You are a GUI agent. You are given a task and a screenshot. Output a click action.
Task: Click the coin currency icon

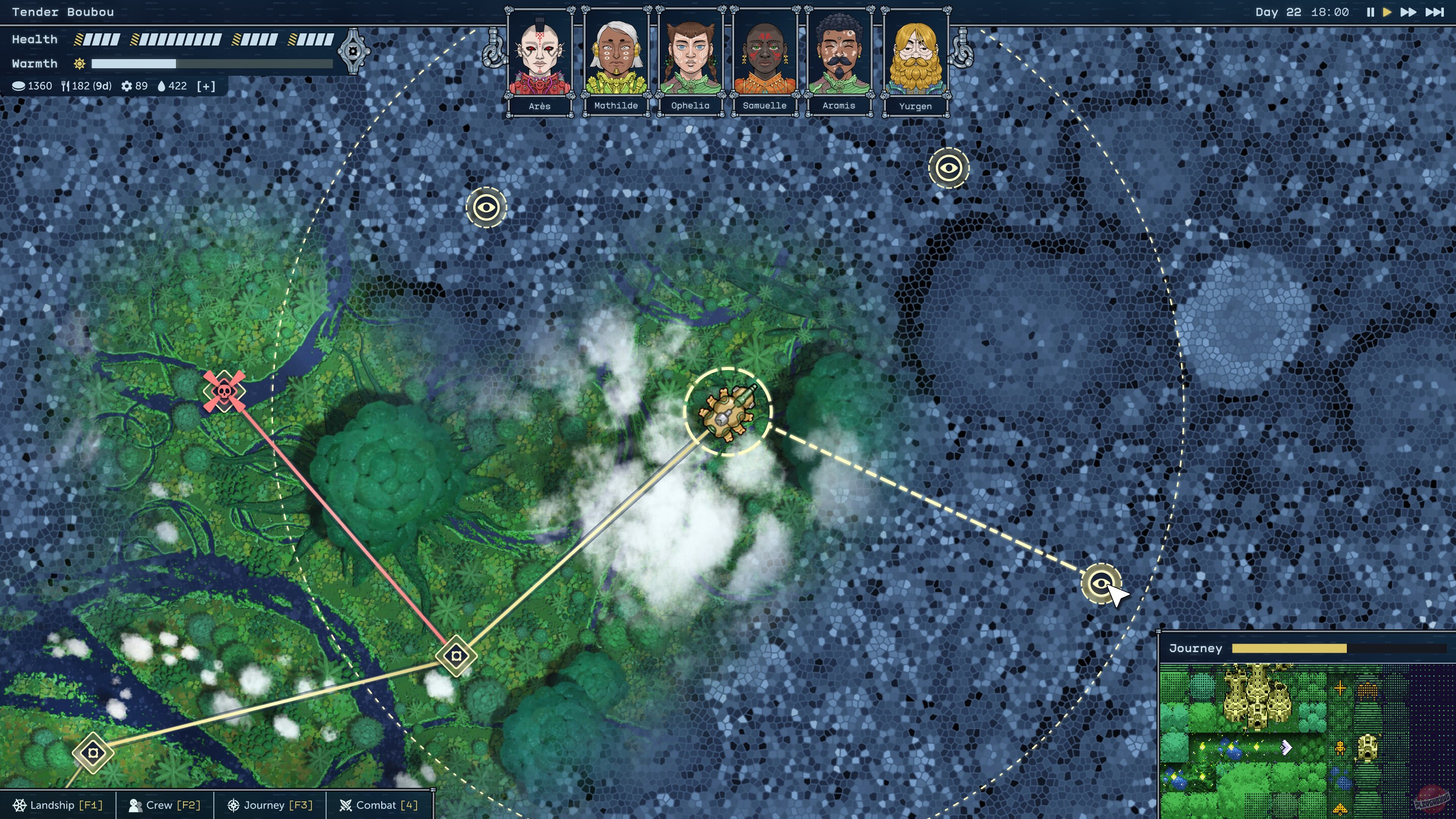tap(19, 86)
